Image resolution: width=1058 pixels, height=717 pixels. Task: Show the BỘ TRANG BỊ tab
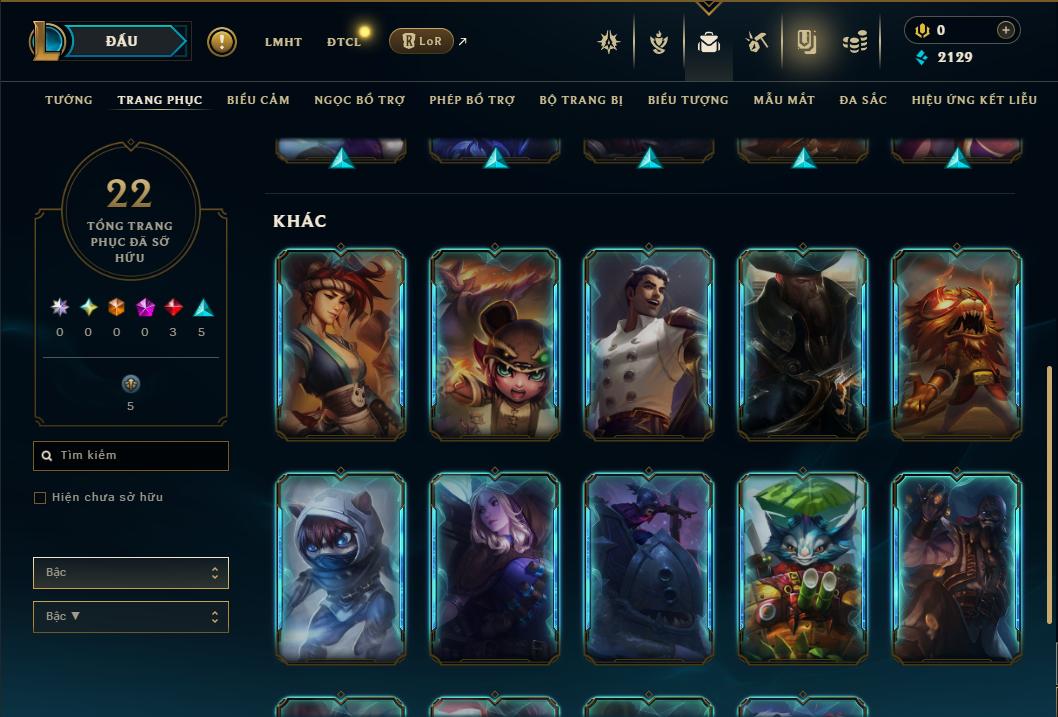(581, 100)
